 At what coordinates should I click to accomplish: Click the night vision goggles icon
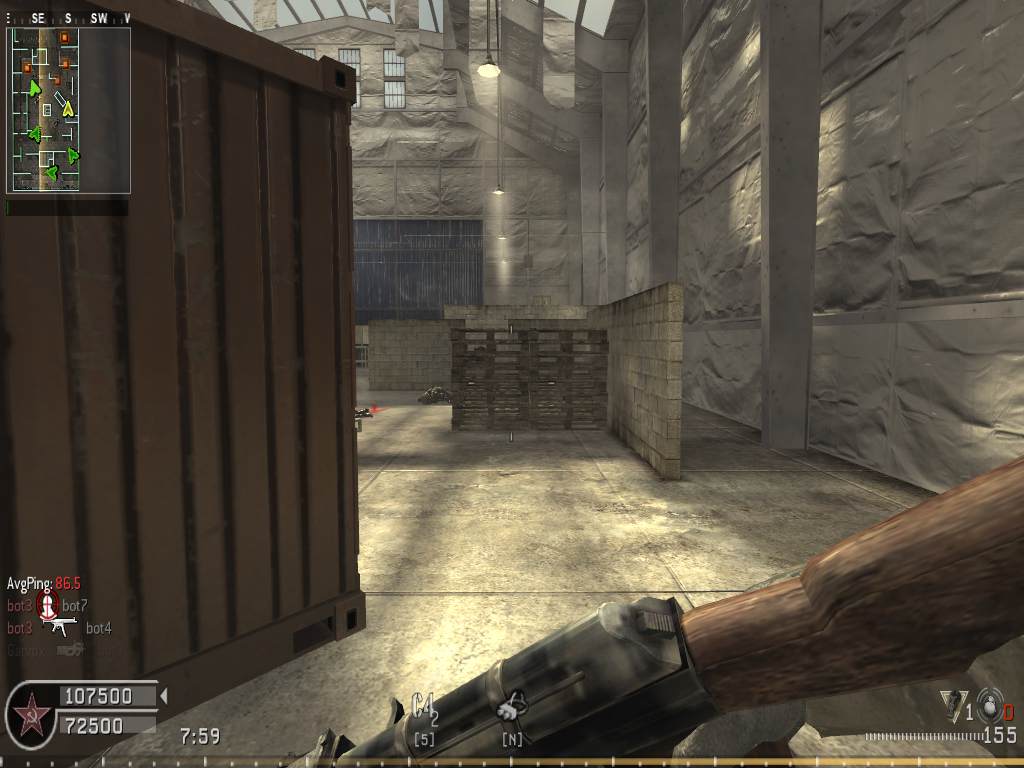[512, 709]
